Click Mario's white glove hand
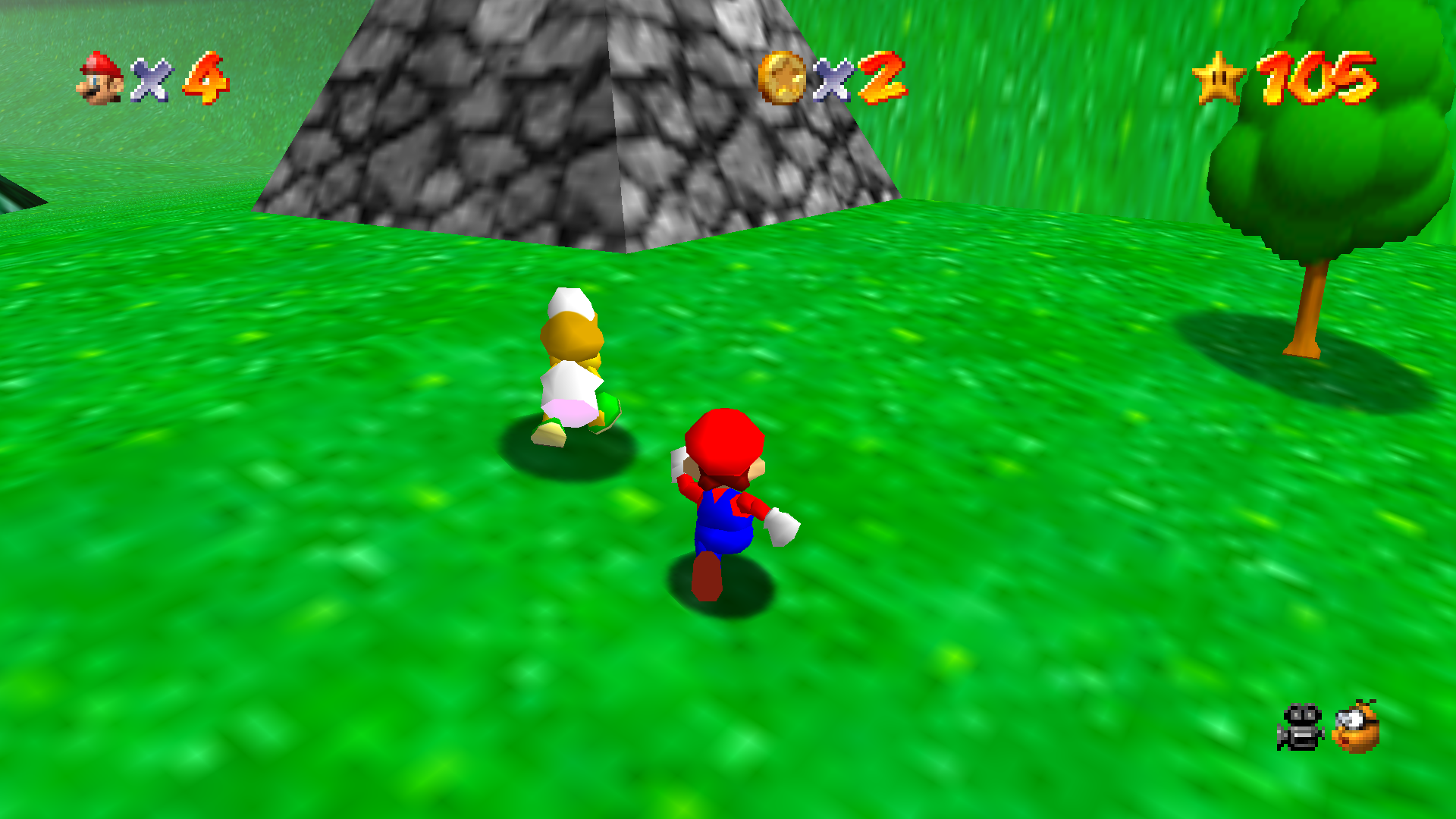The width and height of the screenshot is (1456, 819). click(x=781, y=527)
